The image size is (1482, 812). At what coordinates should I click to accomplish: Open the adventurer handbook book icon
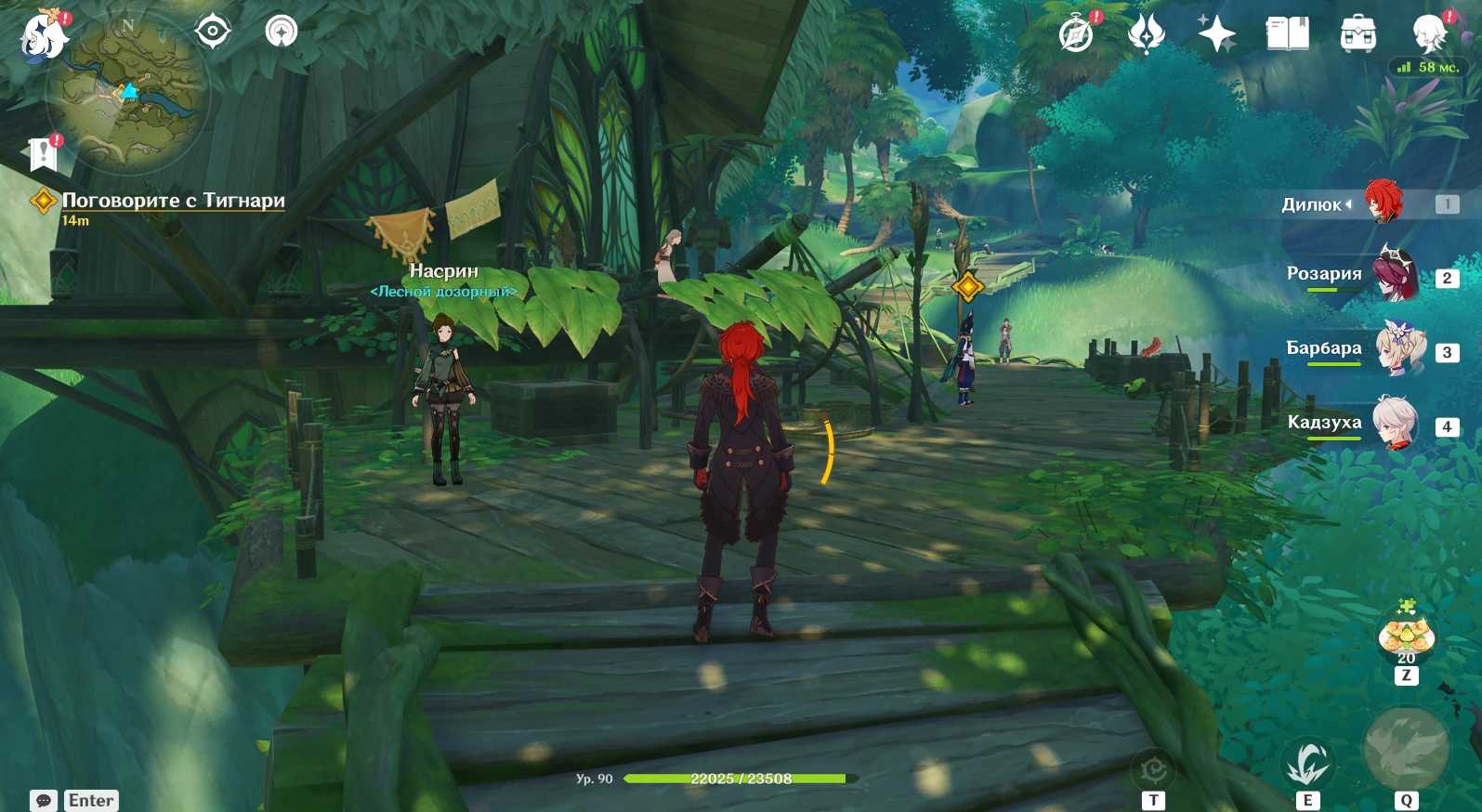pyautogui.click(x=1287, y=35)
